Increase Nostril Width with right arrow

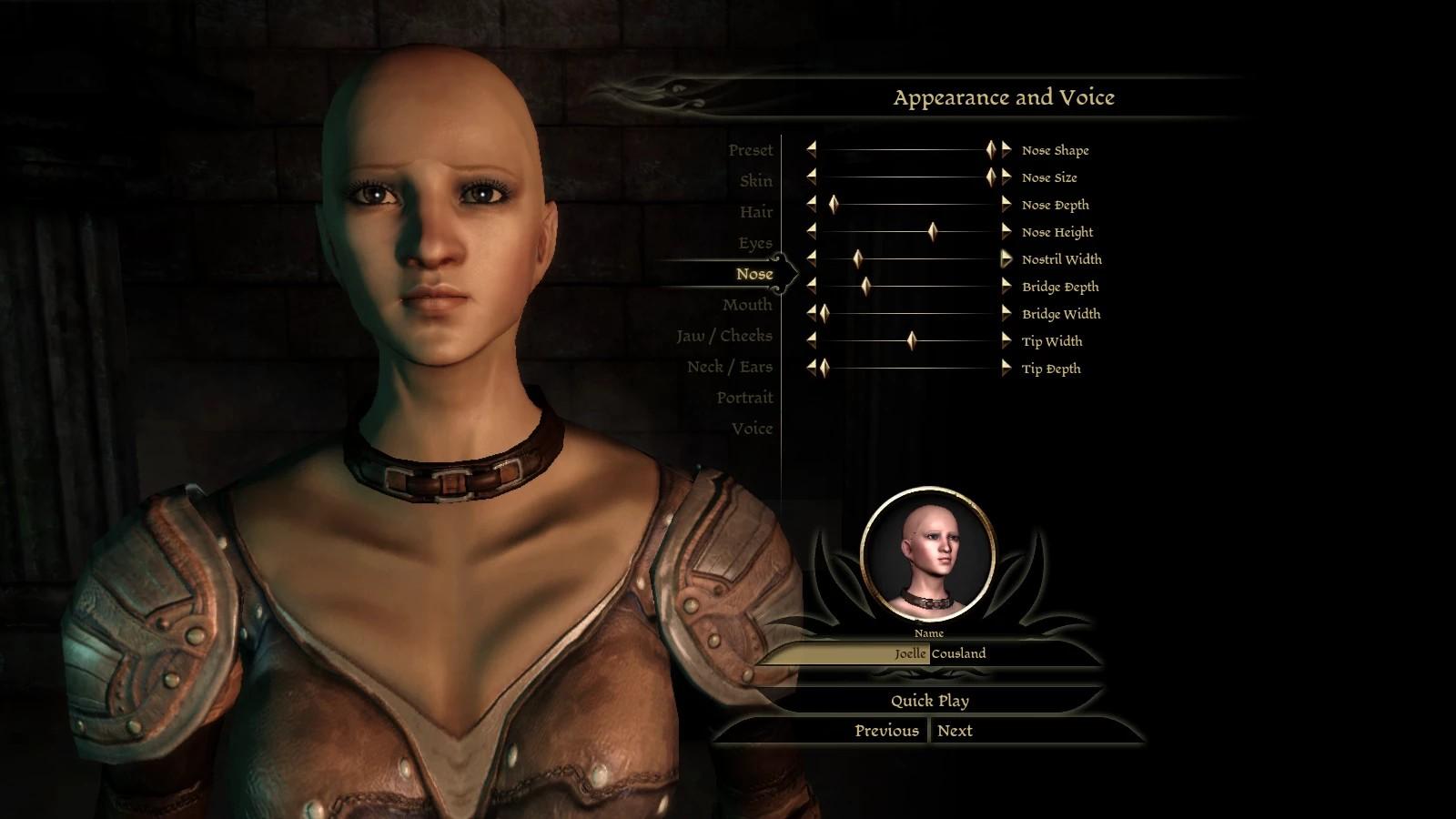pos(1006,259)
